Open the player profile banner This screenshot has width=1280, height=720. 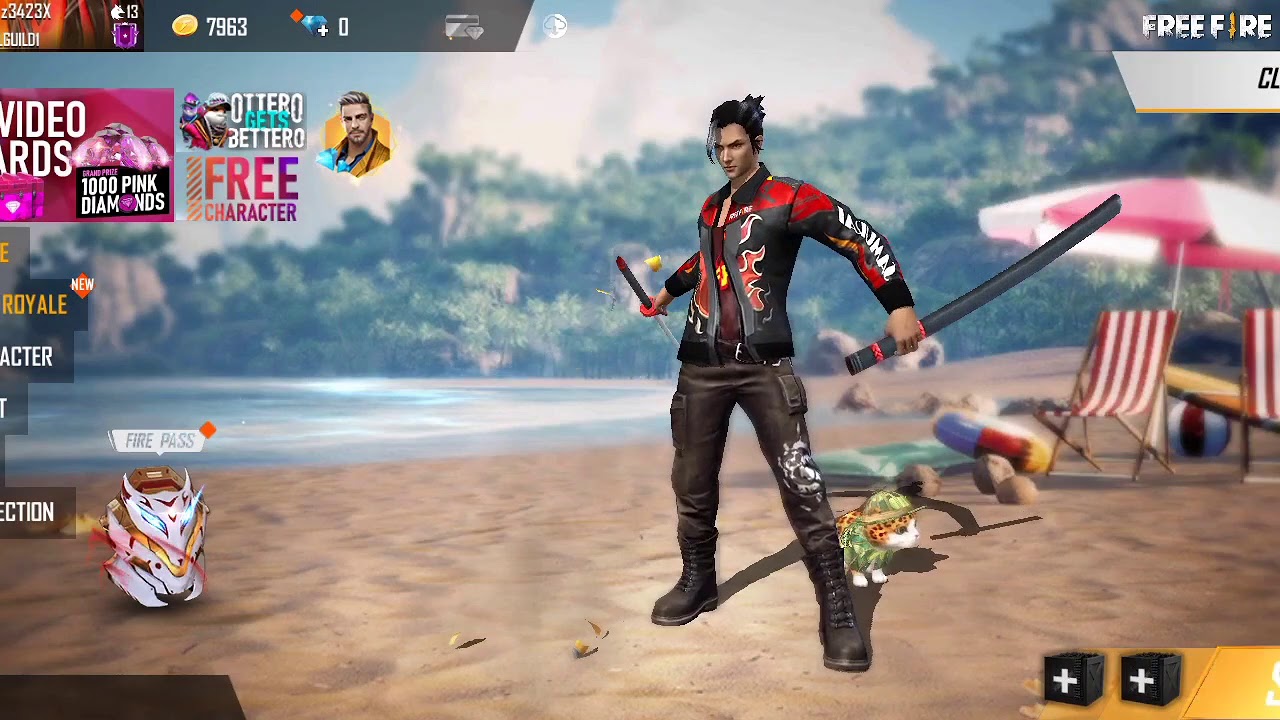70,25
